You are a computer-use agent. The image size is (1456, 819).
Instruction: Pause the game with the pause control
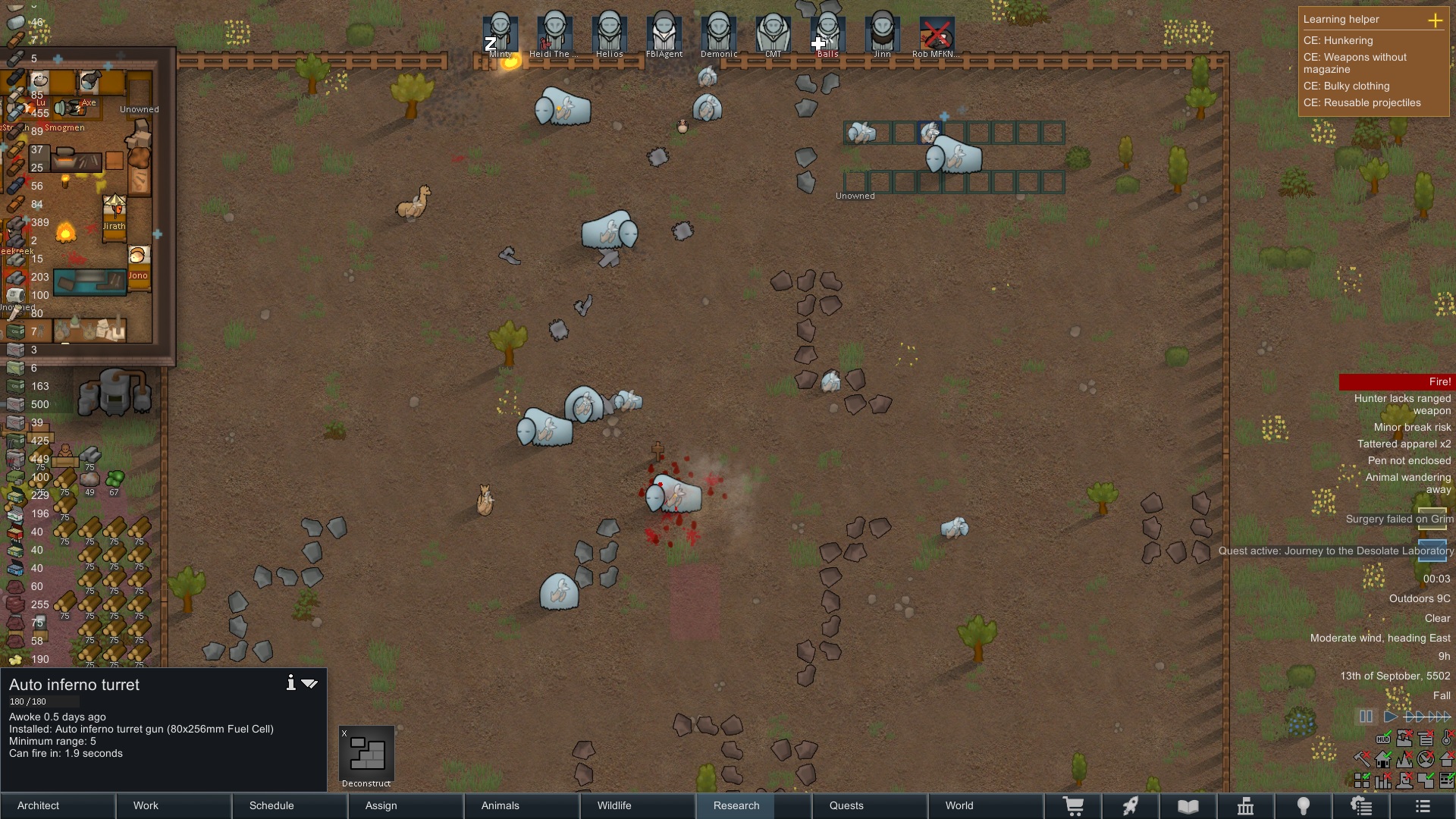[1366, 717]
